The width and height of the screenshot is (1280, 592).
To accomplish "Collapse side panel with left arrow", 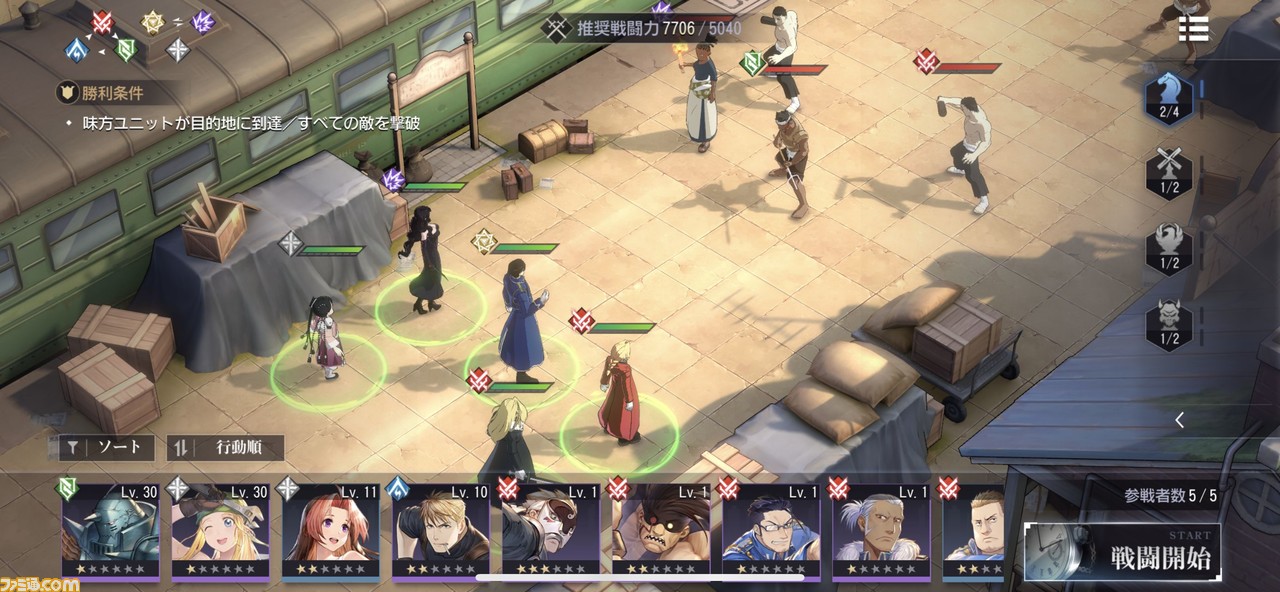I will 1179,421.
